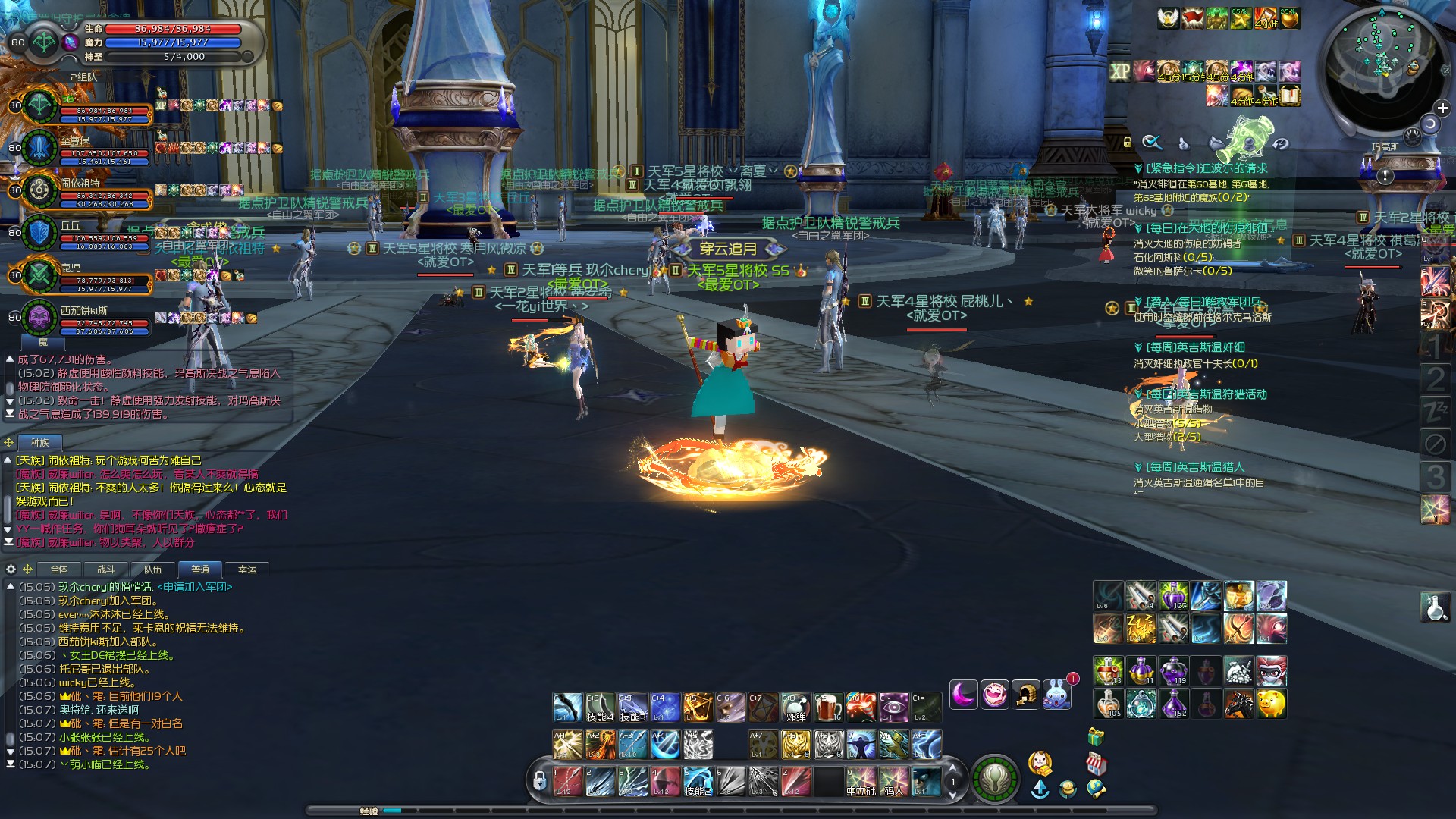Use the black horse mount icon
The image size is (1456, 819).
1239,704
